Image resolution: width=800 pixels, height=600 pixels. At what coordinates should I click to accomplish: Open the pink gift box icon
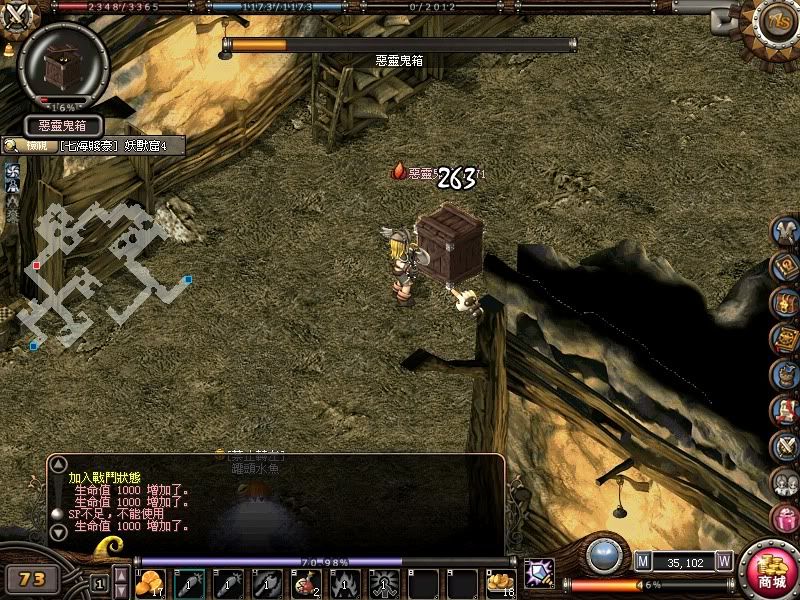pyautogui.click(x=785, y=517)
